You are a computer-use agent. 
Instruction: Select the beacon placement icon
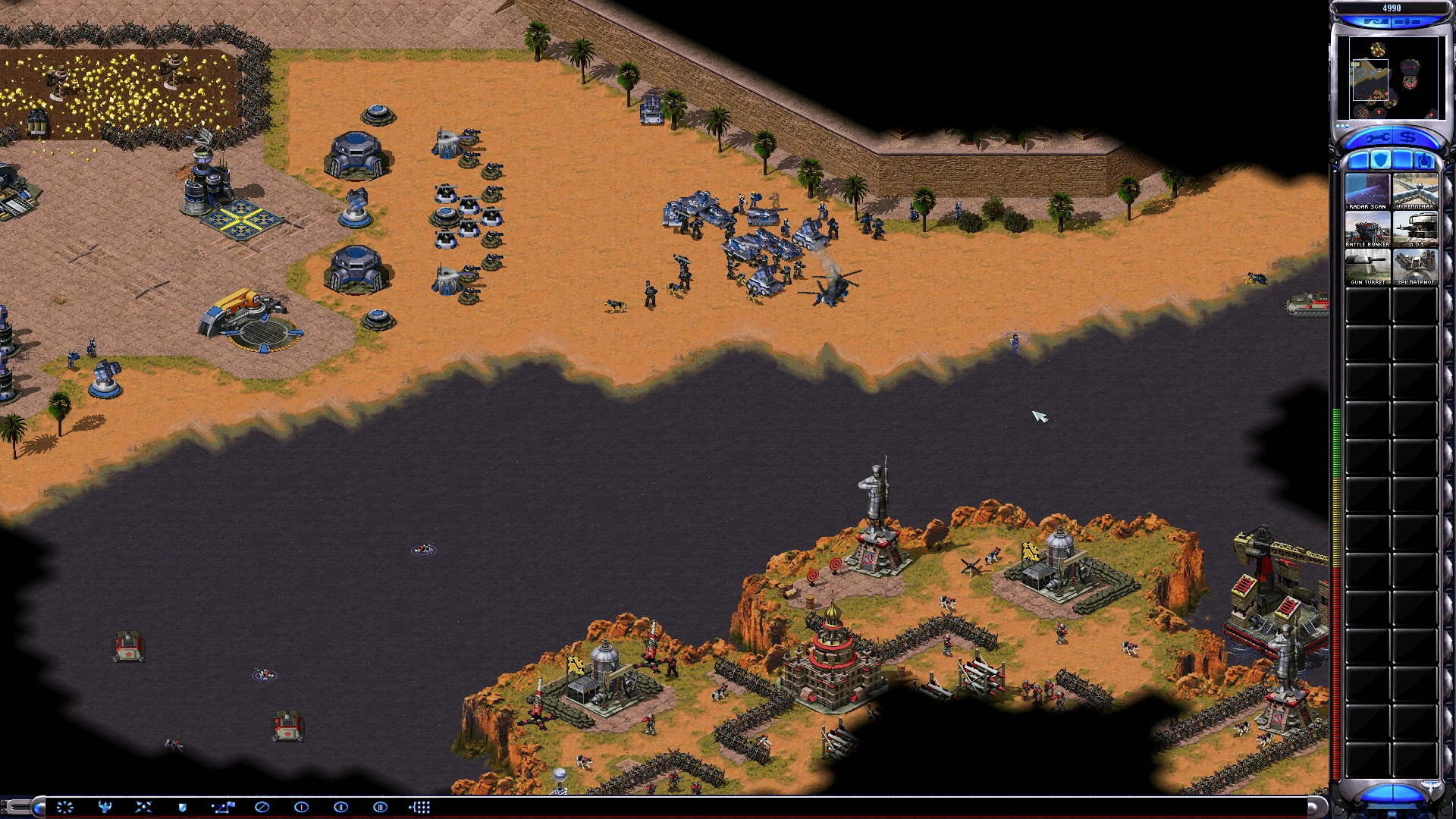point(65,808)
